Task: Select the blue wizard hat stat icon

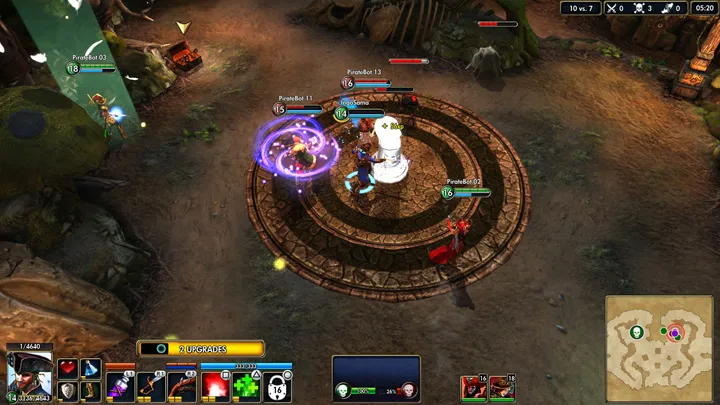Action: [x=90, y=368]
